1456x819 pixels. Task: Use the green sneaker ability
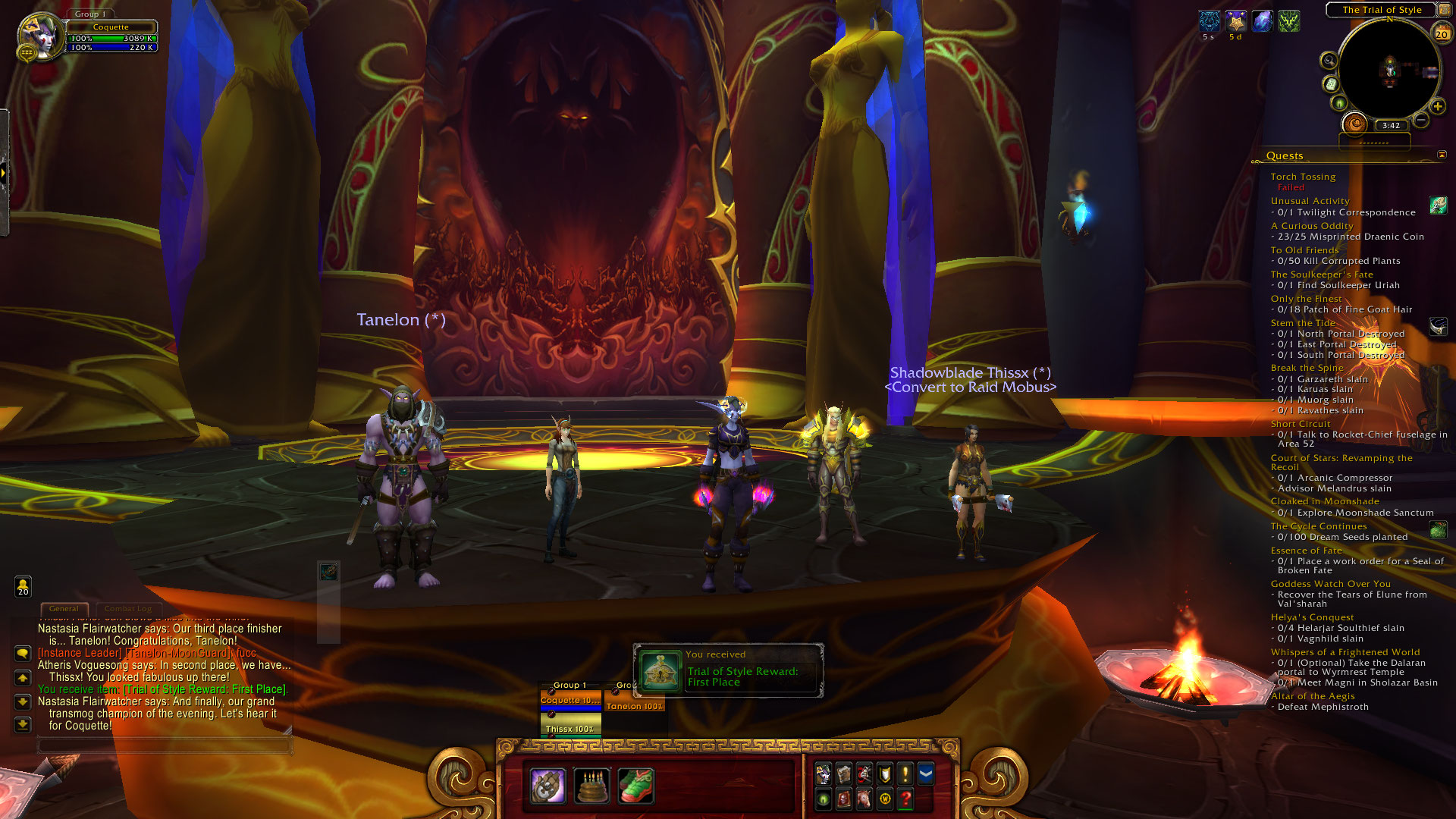pos(635,786)
